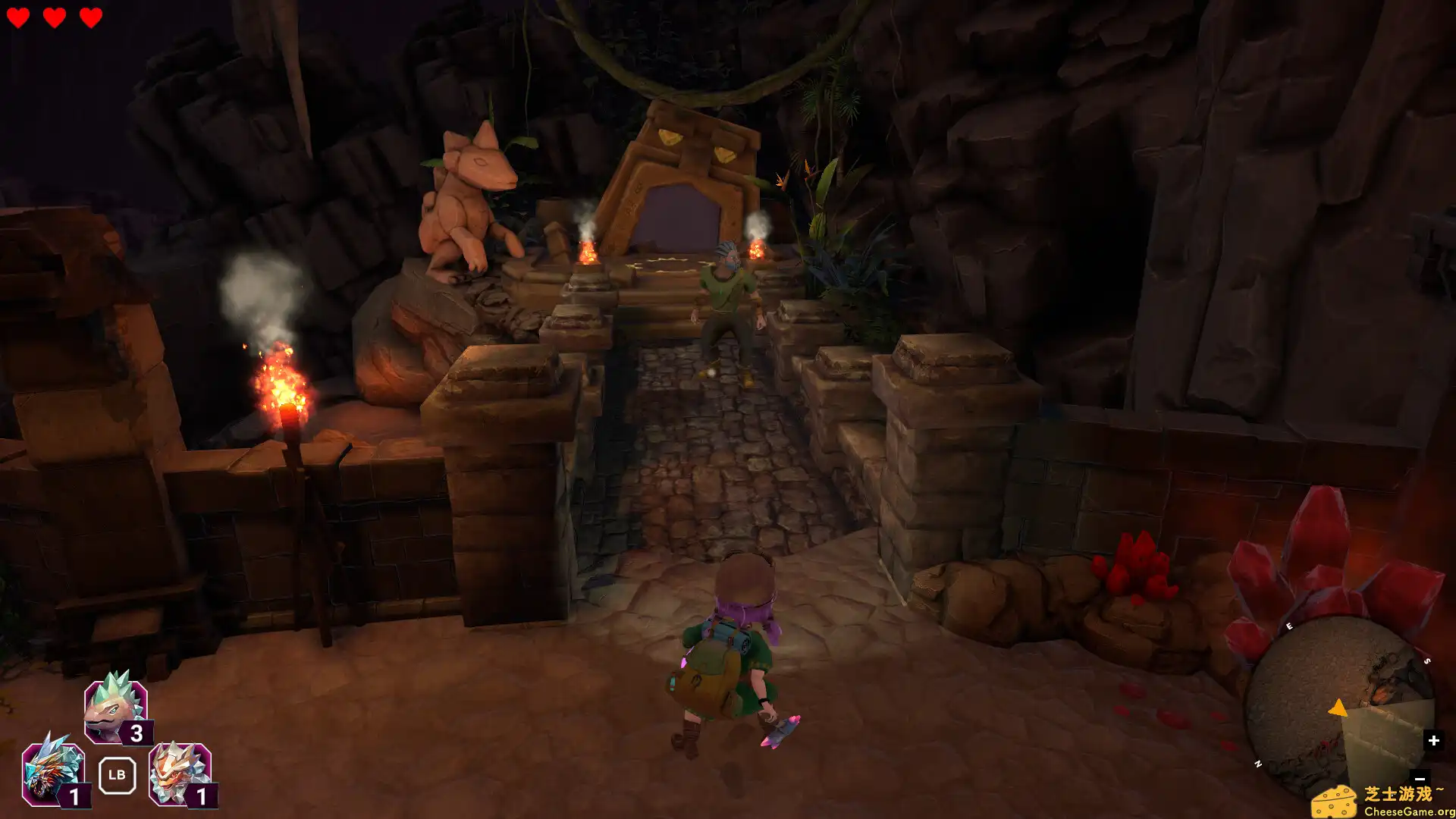Zoom in with the minimap plus button
Image resolution: width=1456 pixels, height=819 pixels.
[x=1432, y=740]
